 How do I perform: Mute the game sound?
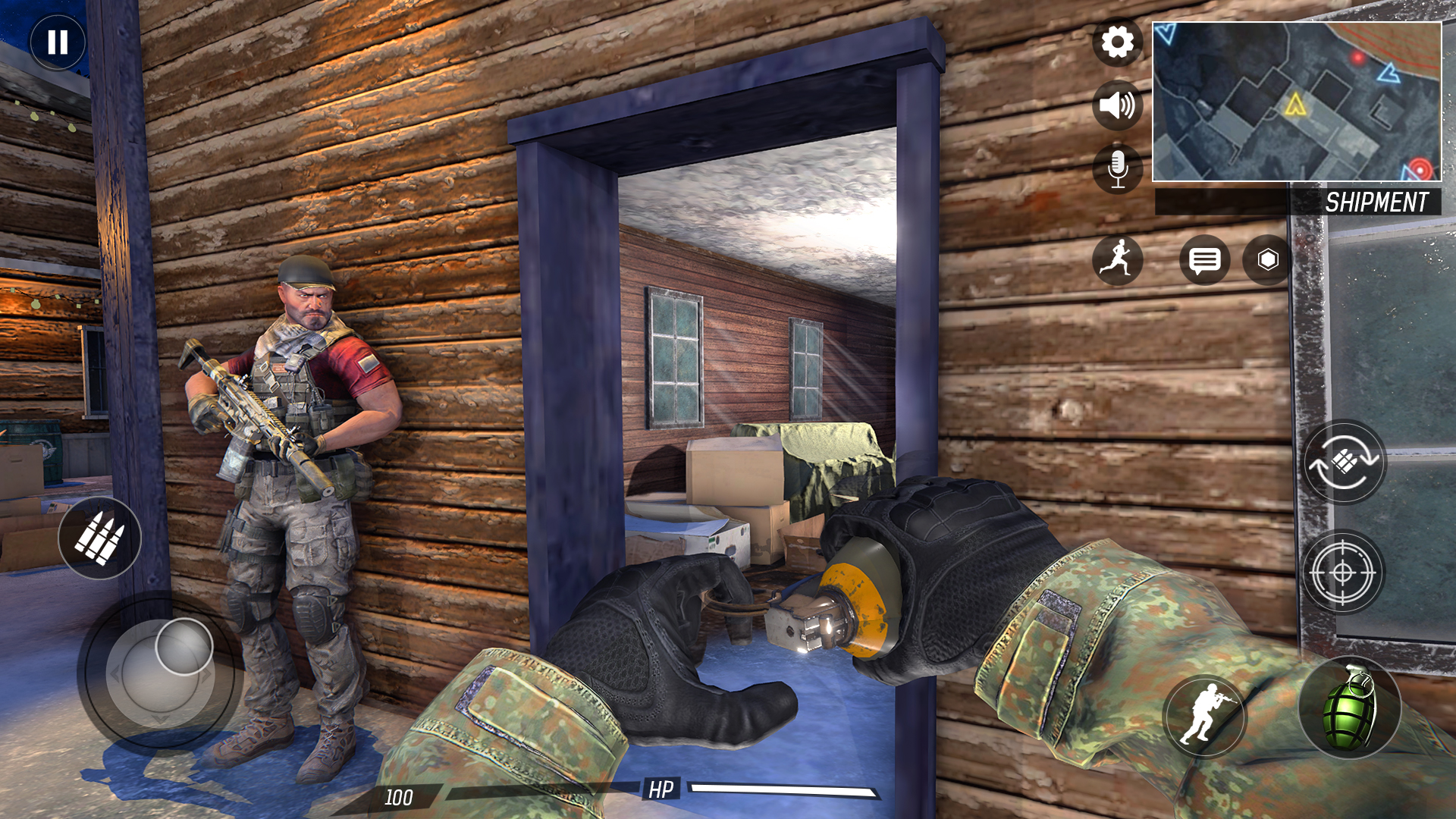click(1116, 105)
